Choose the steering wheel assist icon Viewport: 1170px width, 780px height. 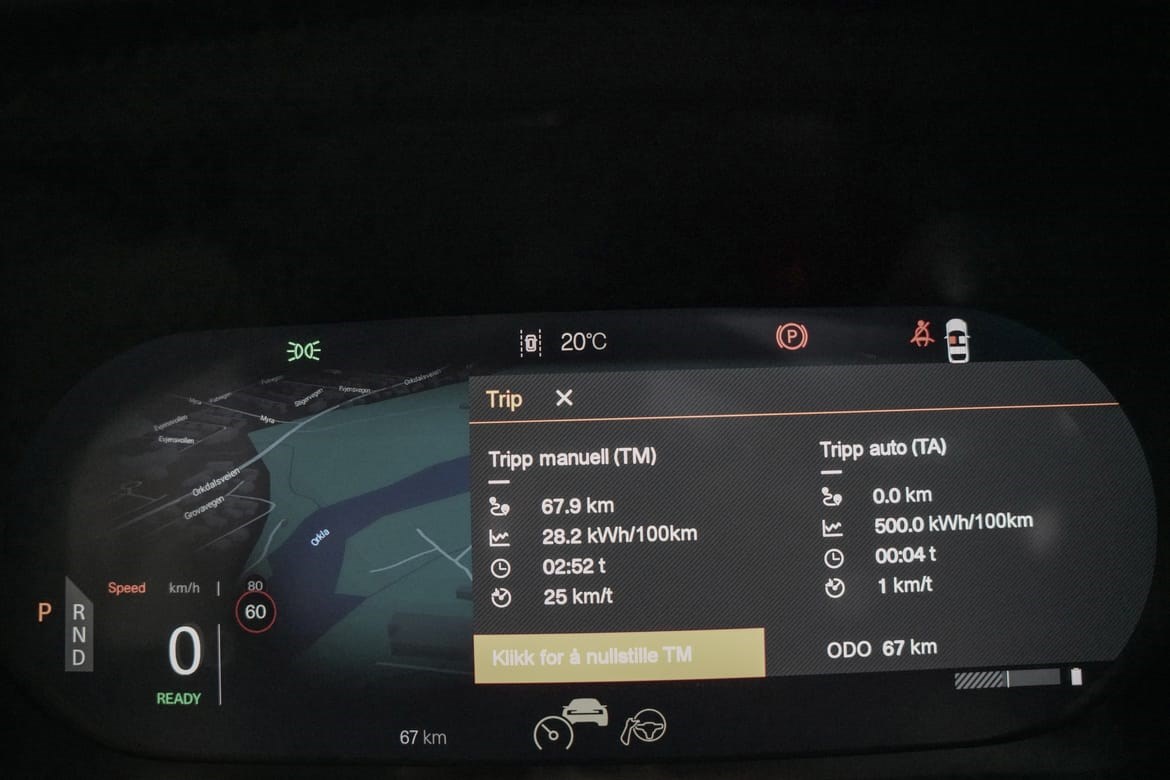tap(643, 727)
